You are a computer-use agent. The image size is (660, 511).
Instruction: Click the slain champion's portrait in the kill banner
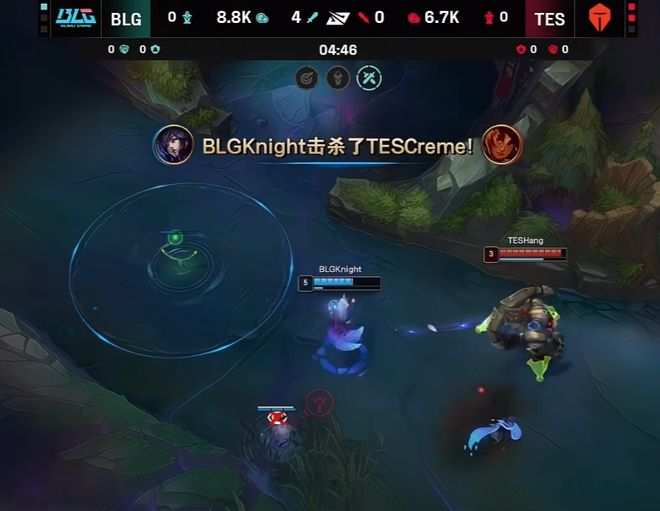pyautogui.click(x=501, y=145)
